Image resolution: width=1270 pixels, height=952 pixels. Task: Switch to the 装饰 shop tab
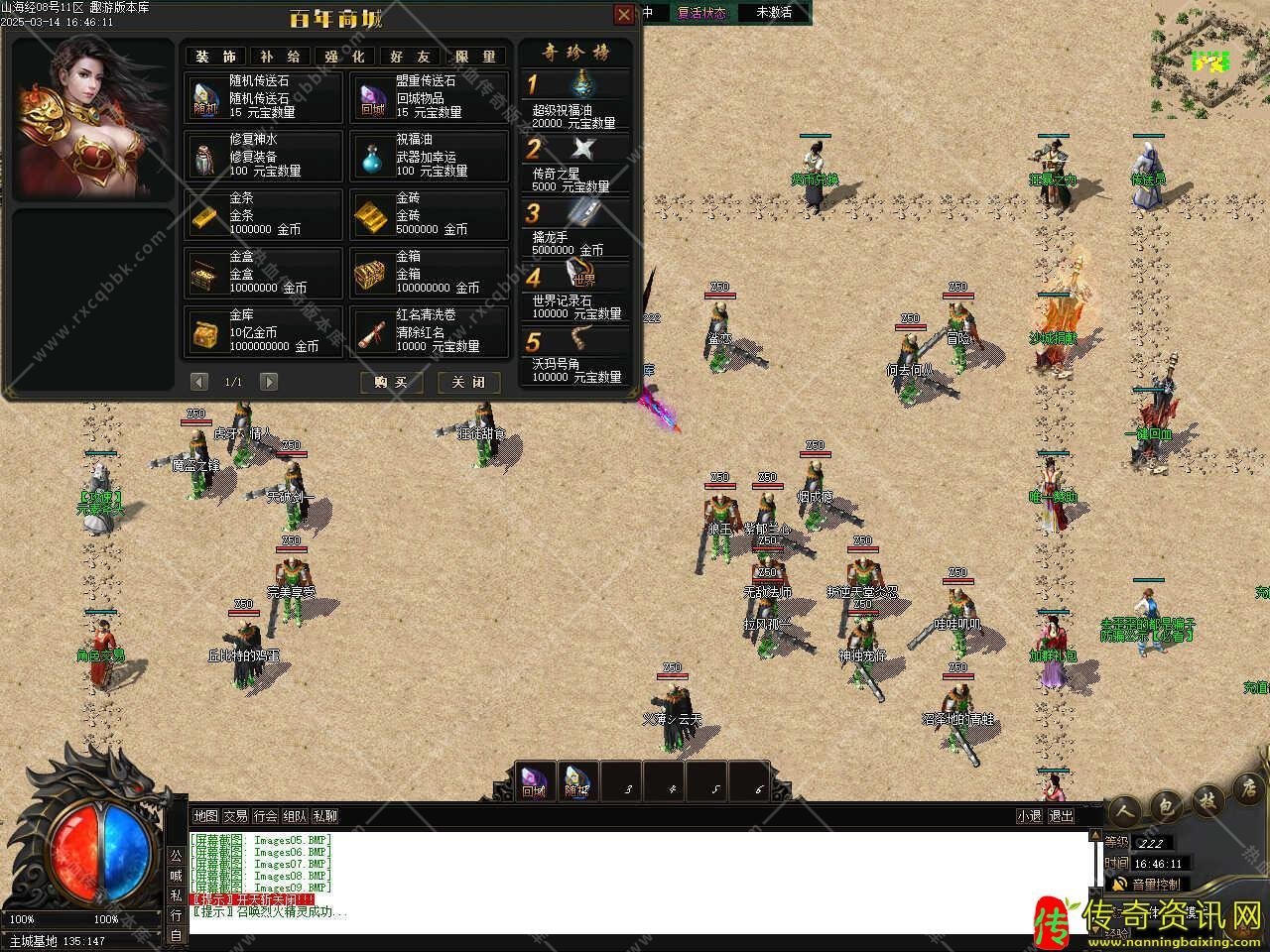(x=215, y=57)
